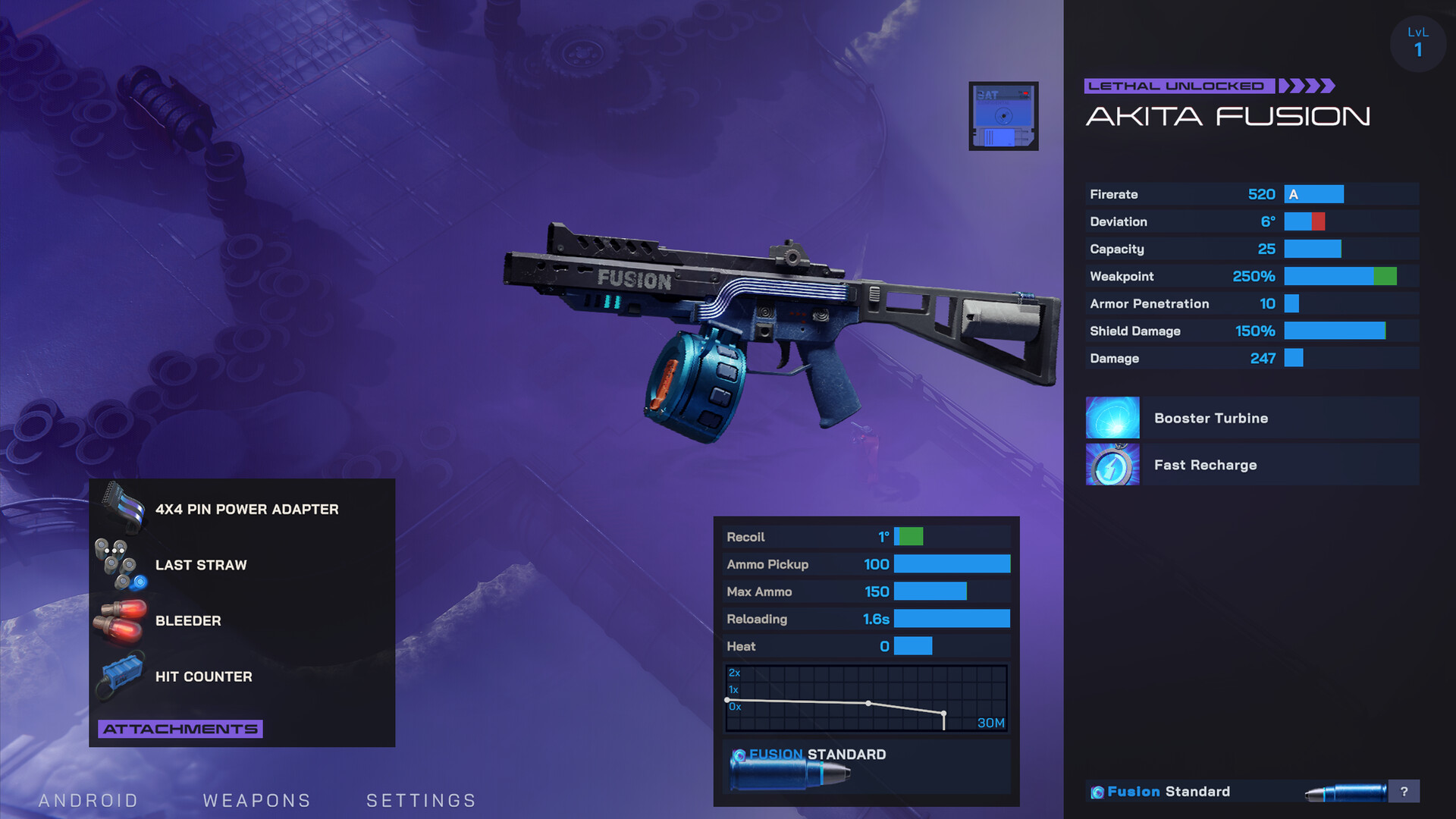The image size is (1456, 819).
Task: Open the question mark help button
Action: (1404, 791)
